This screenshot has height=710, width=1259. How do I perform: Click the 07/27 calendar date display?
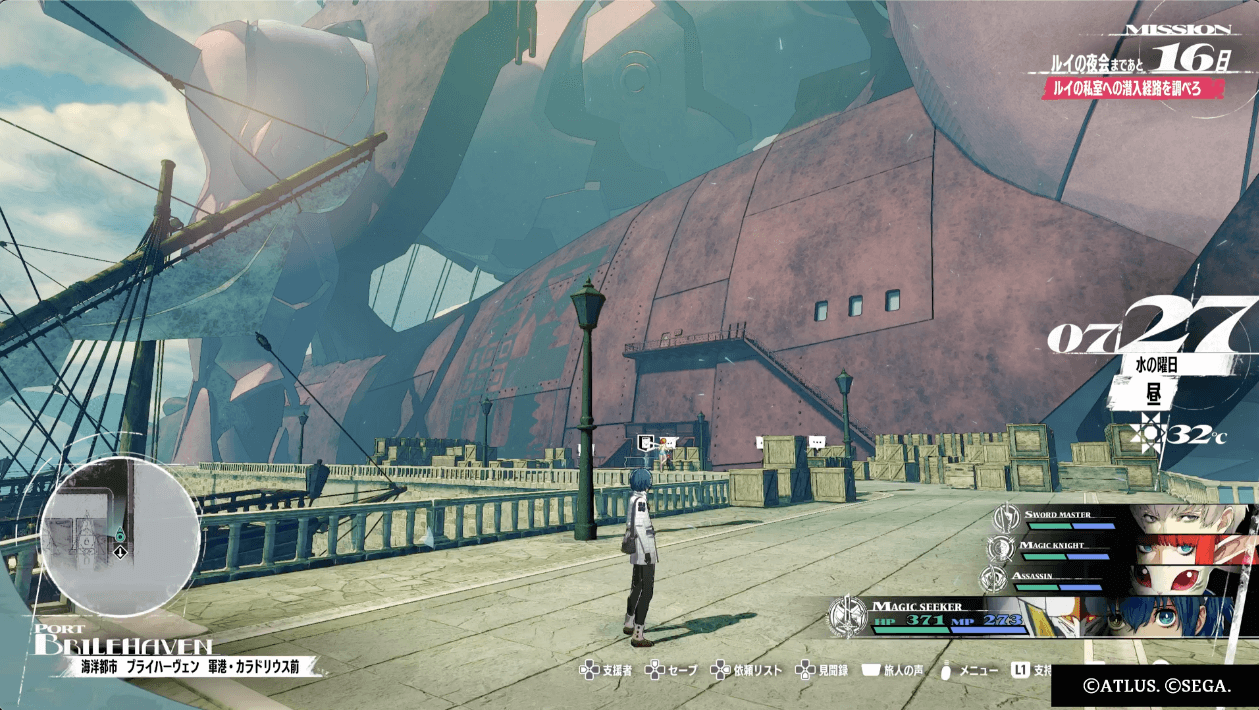tap(1150, 330)
